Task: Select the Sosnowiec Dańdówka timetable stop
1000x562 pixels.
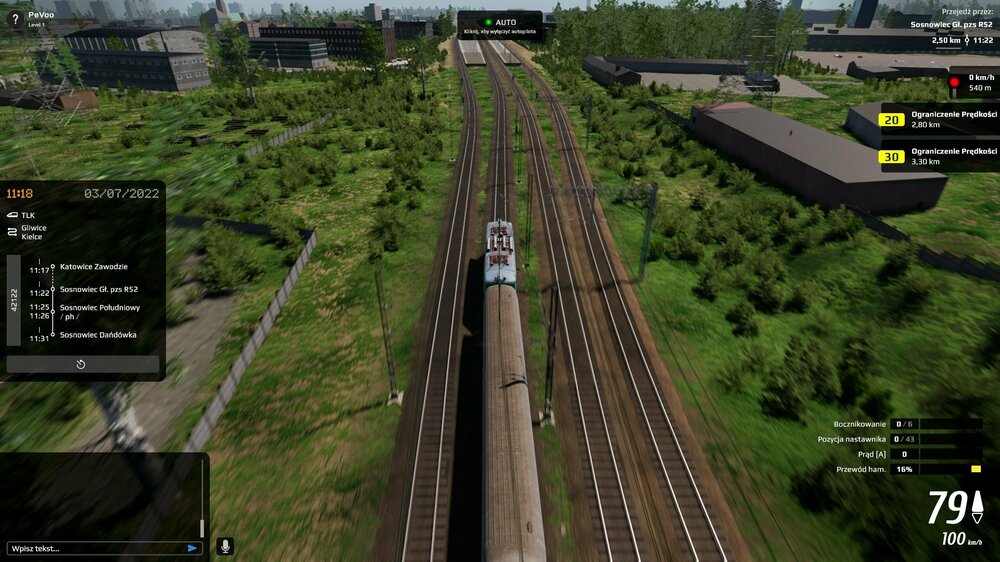Action: coord(98,335)
